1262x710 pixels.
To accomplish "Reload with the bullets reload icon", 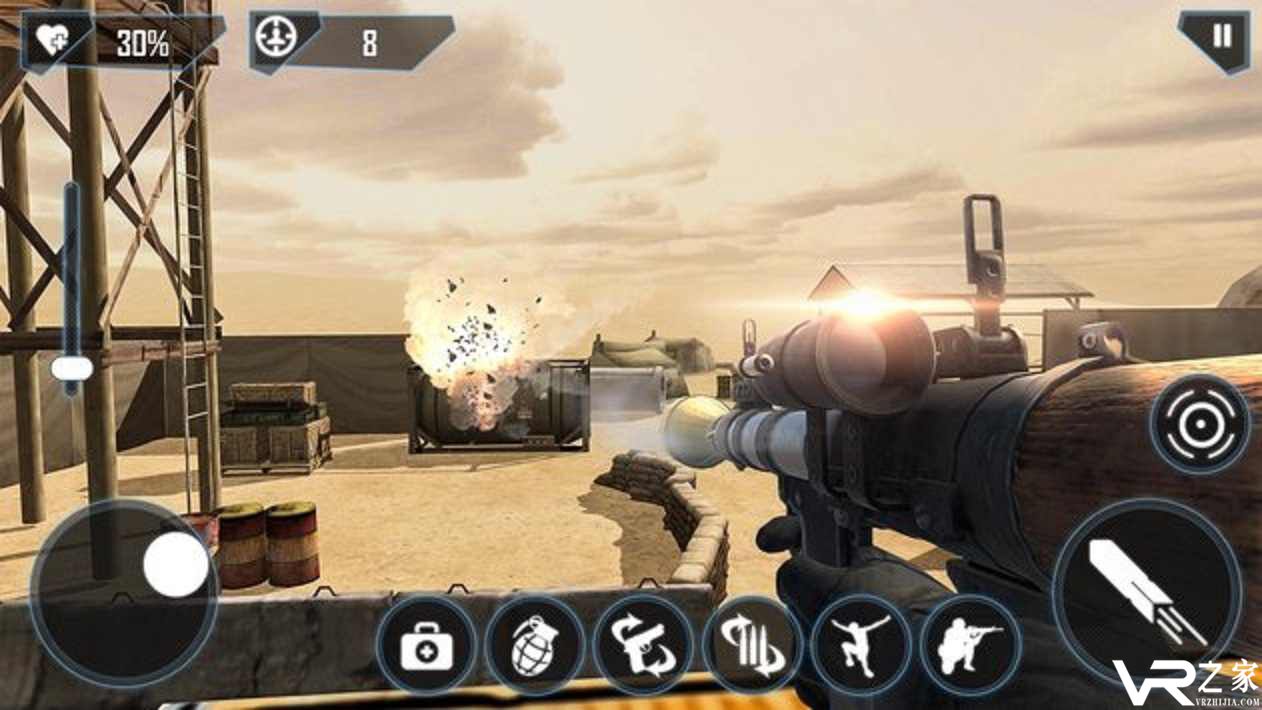I will point(752,647).
